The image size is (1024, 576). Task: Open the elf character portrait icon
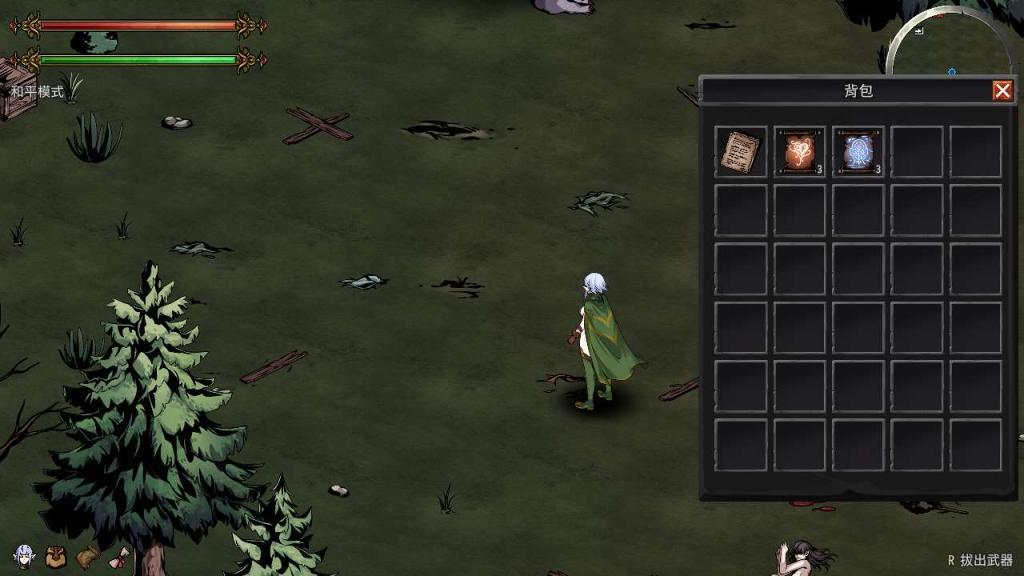[24, 556]
